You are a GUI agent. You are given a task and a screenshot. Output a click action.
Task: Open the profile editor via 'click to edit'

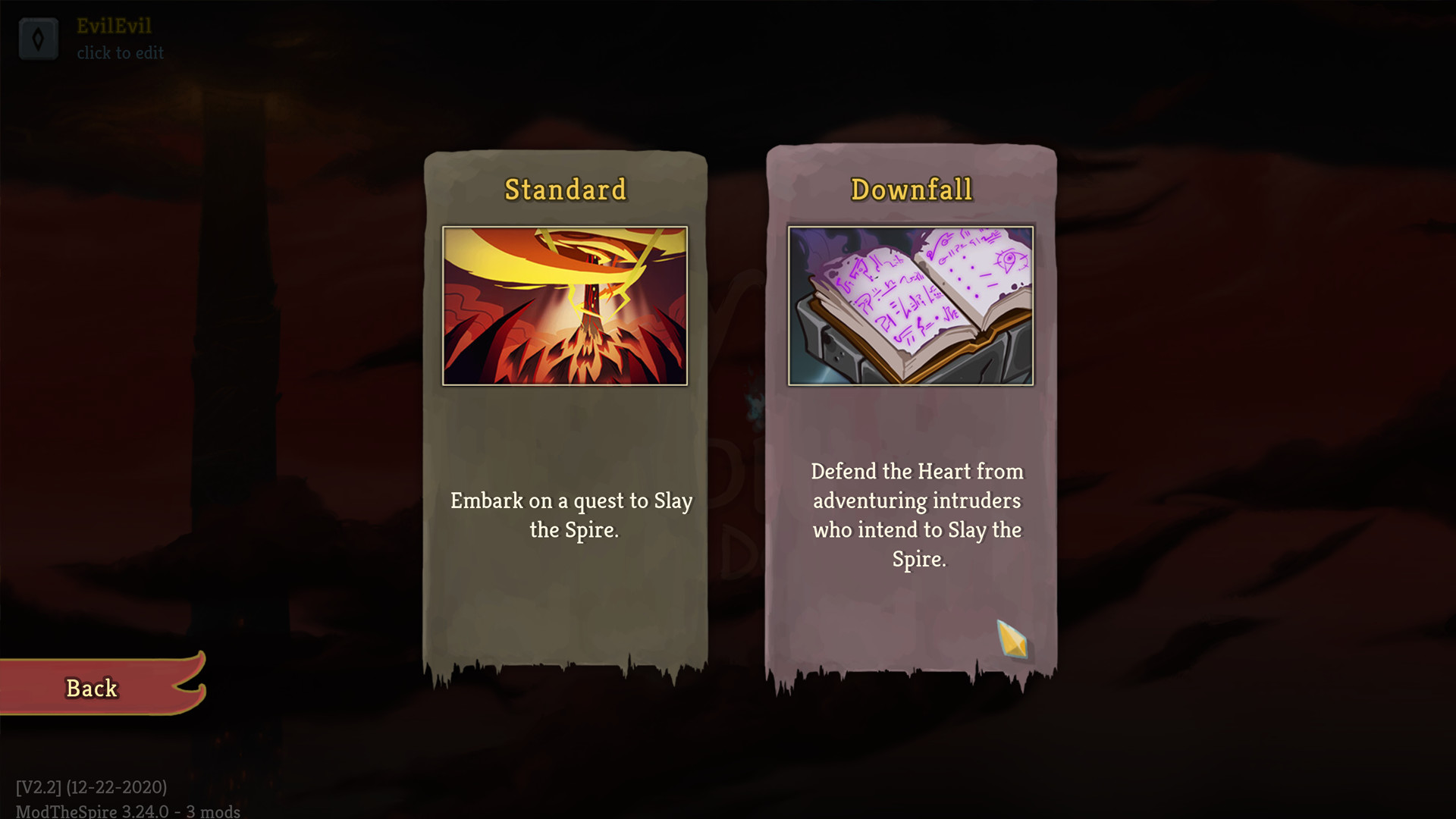click(x=121, y=52)
